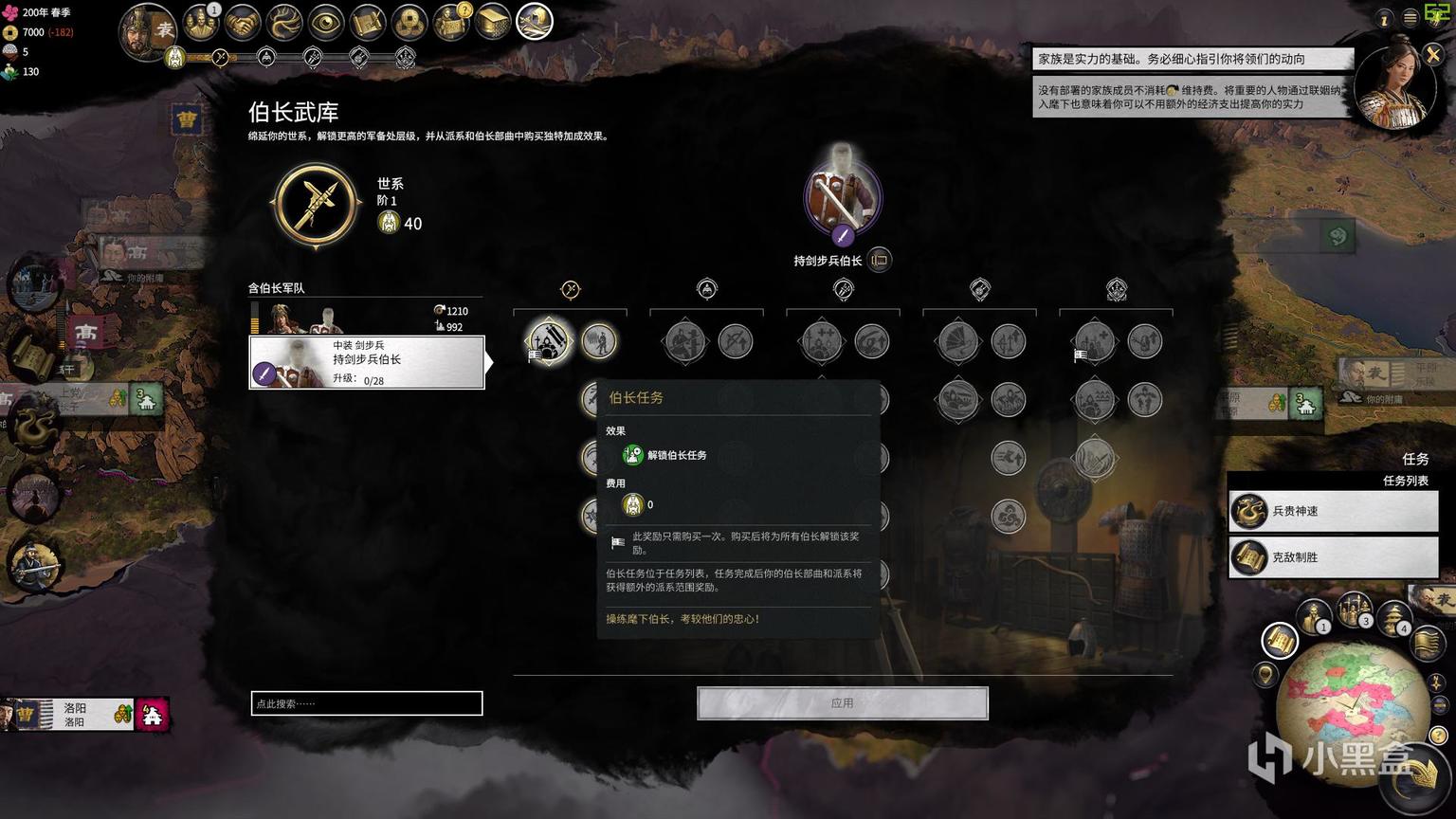
Task: Click the 应用 (Apply) button
Action: point(842,703)
